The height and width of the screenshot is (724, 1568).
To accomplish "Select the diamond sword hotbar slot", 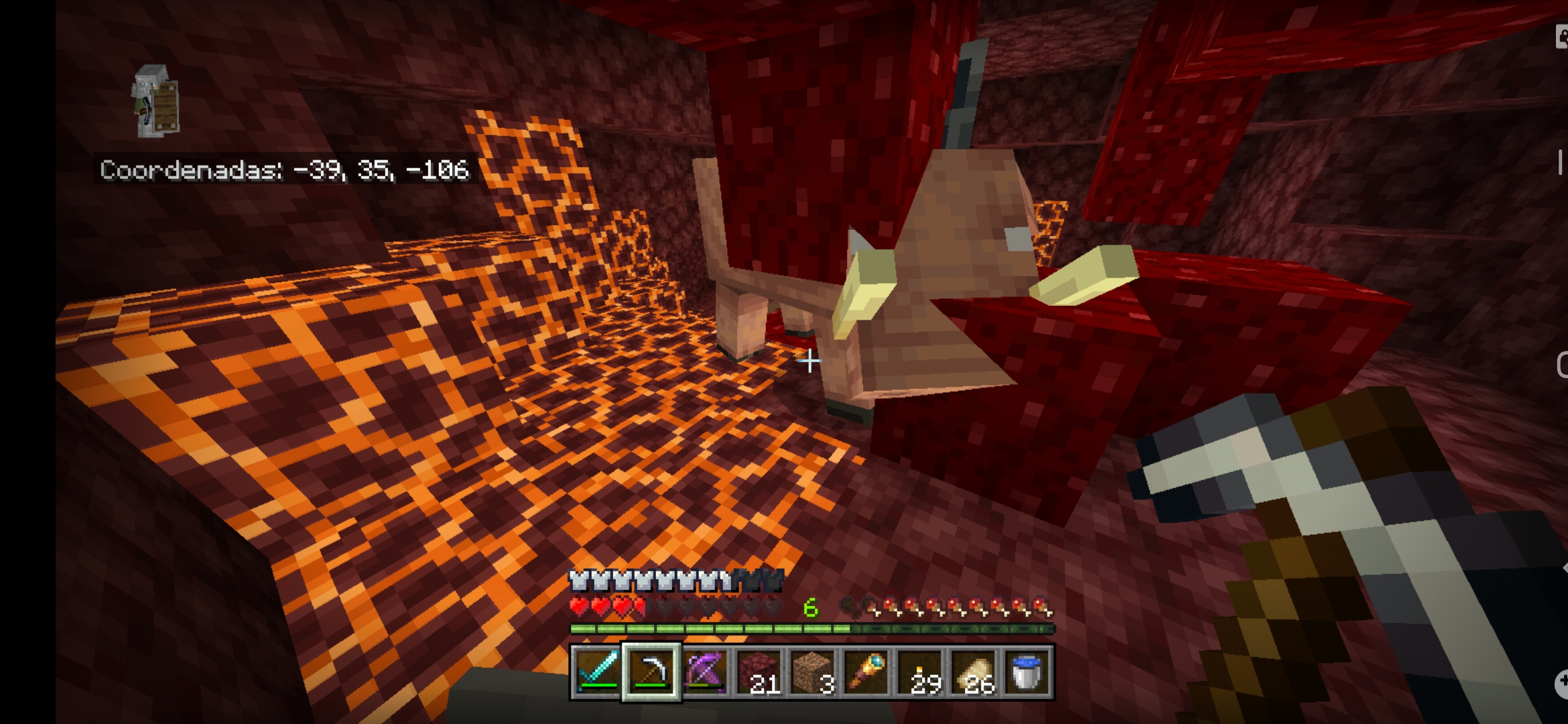I will (x=597, y=672).
